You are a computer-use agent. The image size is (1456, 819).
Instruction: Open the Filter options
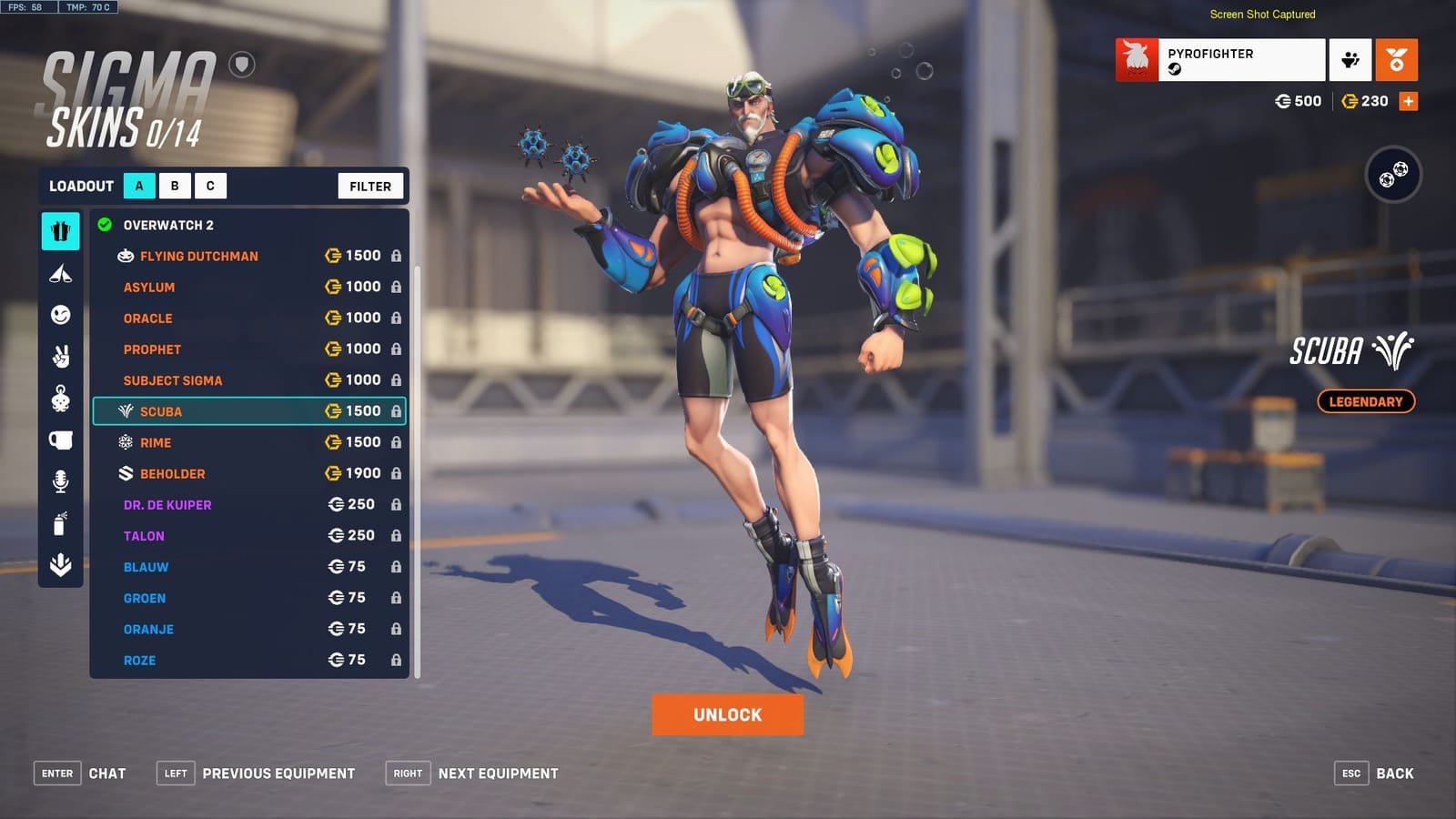coord(369,186)
